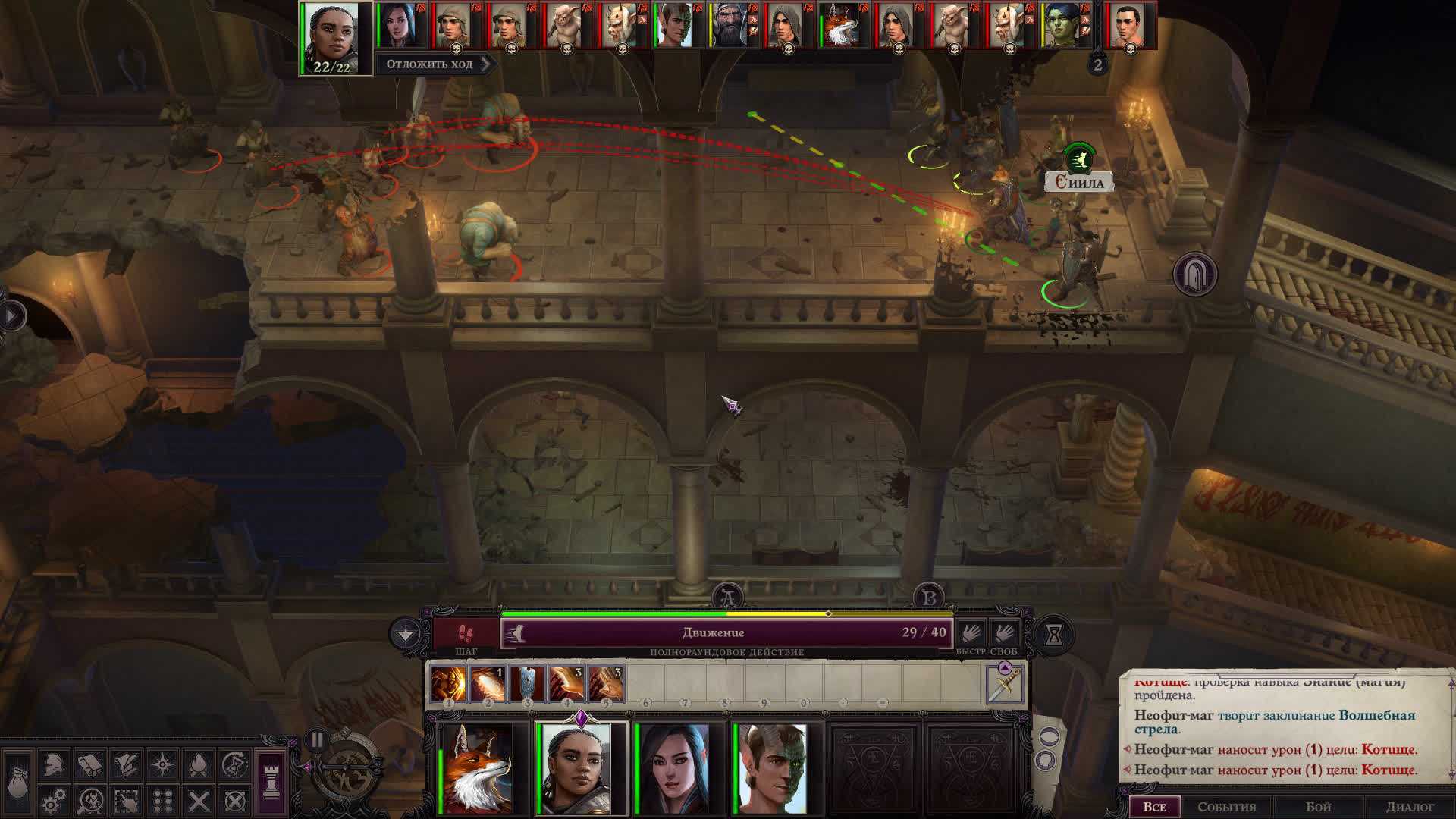
Task: End turn with the hourglass button
Action: coord(1053,635)
